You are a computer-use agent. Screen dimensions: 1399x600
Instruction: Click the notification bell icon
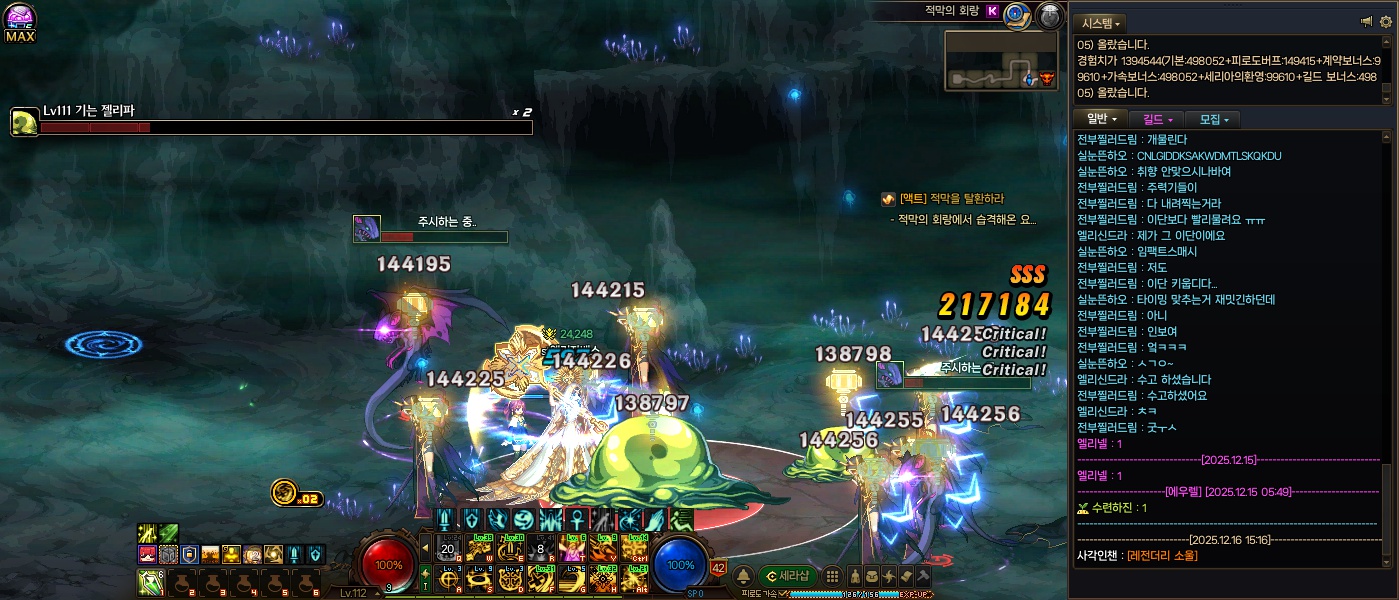(744, 576)
